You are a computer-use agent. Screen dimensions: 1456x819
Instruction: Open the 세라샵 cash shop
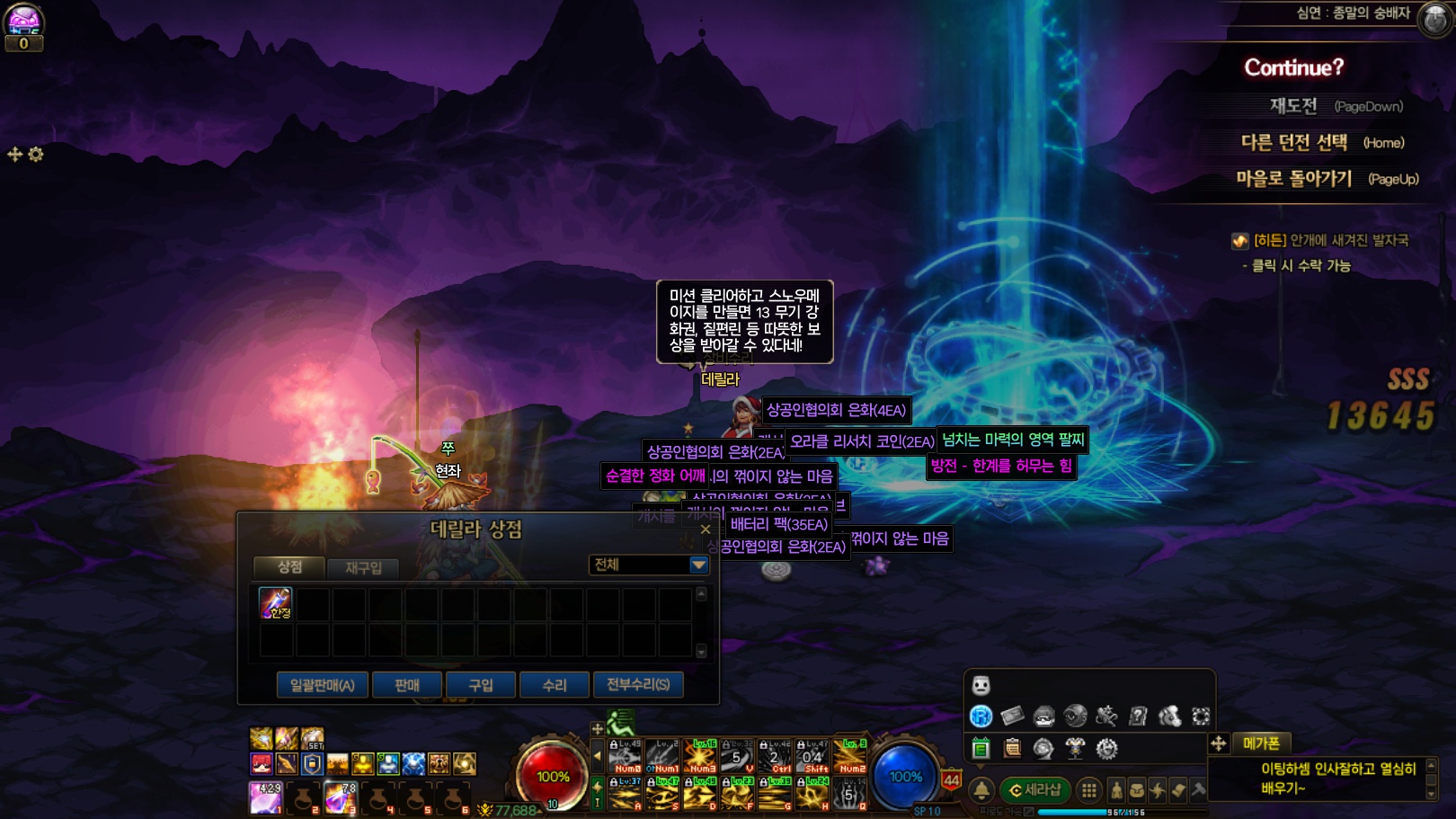[1034, 790]
